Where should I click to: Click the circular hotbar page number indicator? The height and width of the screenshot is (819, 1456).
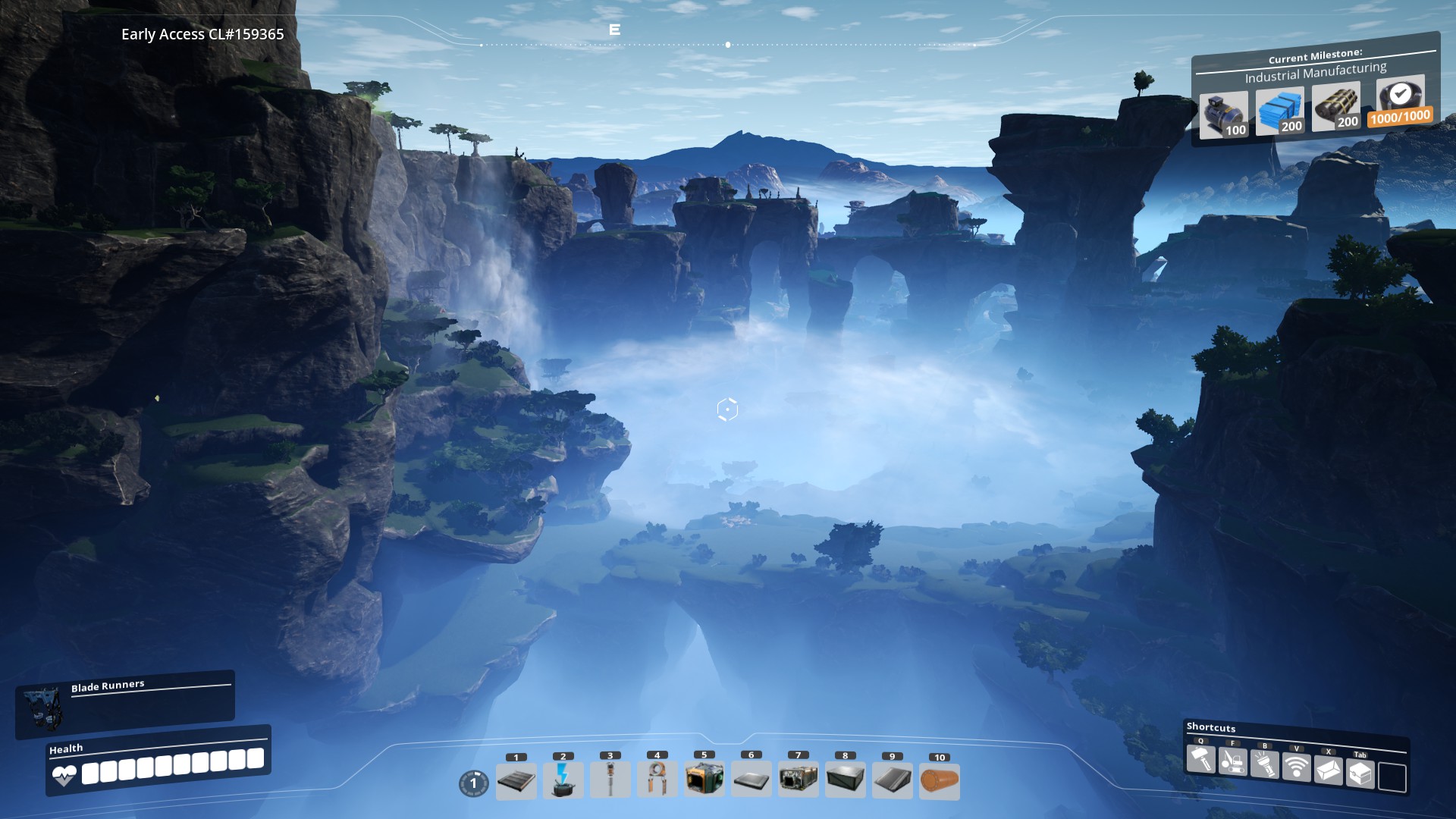point(474,783)
